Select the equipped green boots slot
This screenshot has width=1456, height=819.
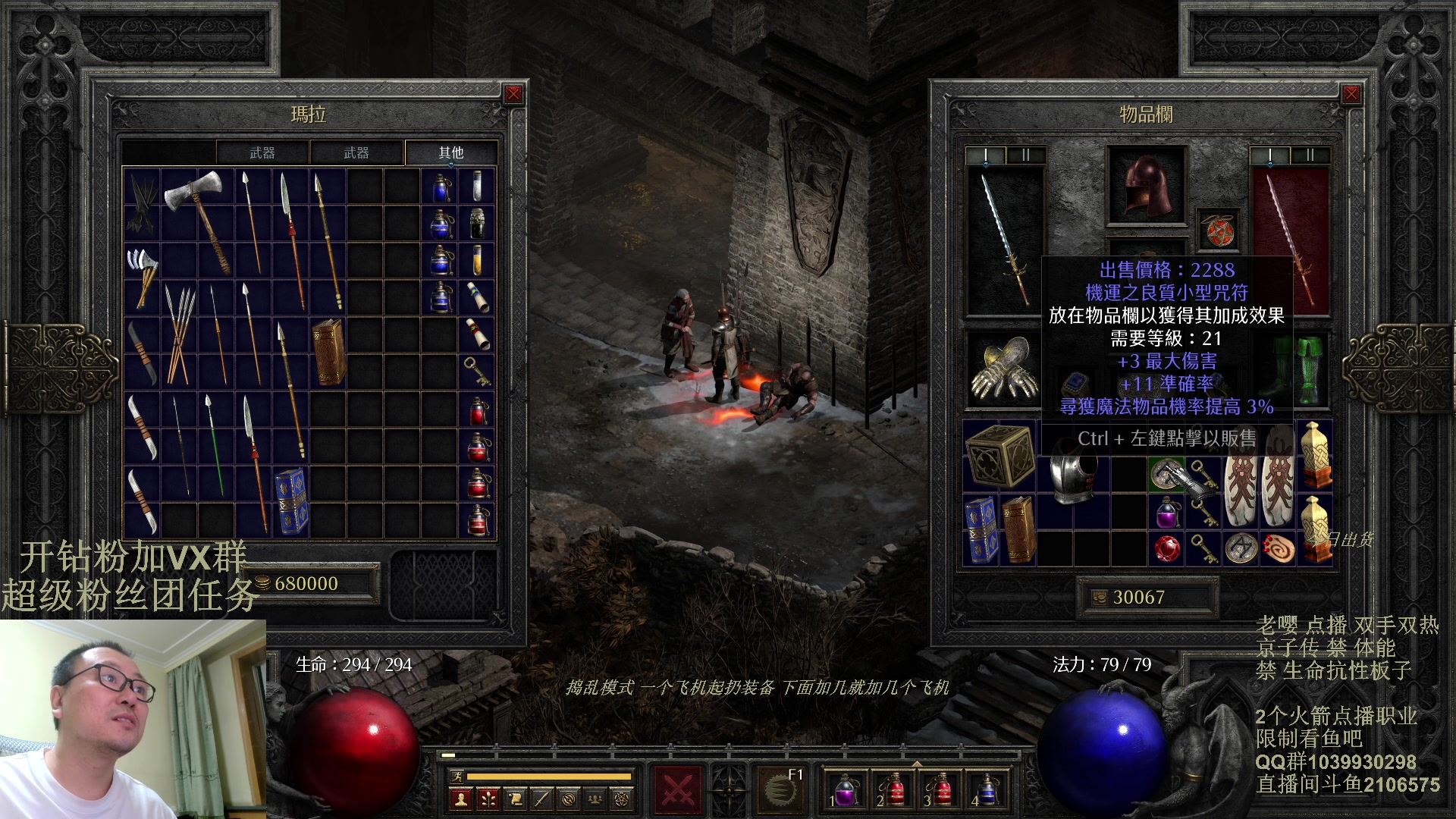(x=1310, y=369)
